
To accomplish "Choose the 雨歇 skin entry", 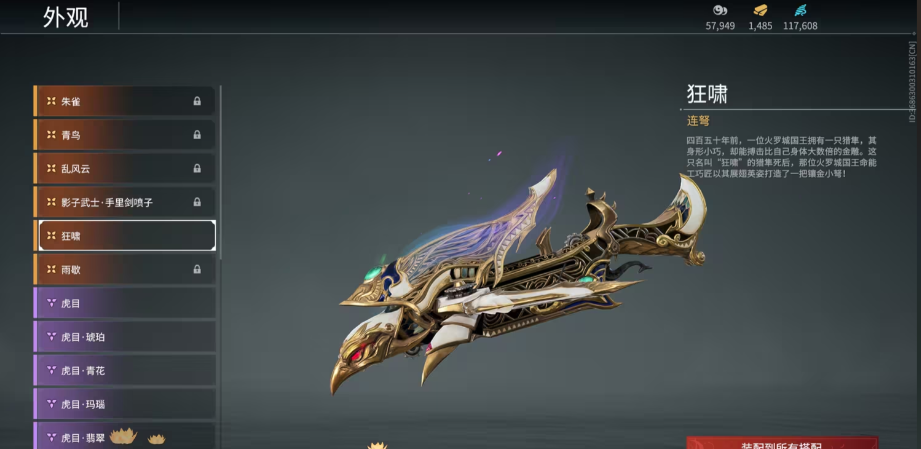I will tap(124, 269).
